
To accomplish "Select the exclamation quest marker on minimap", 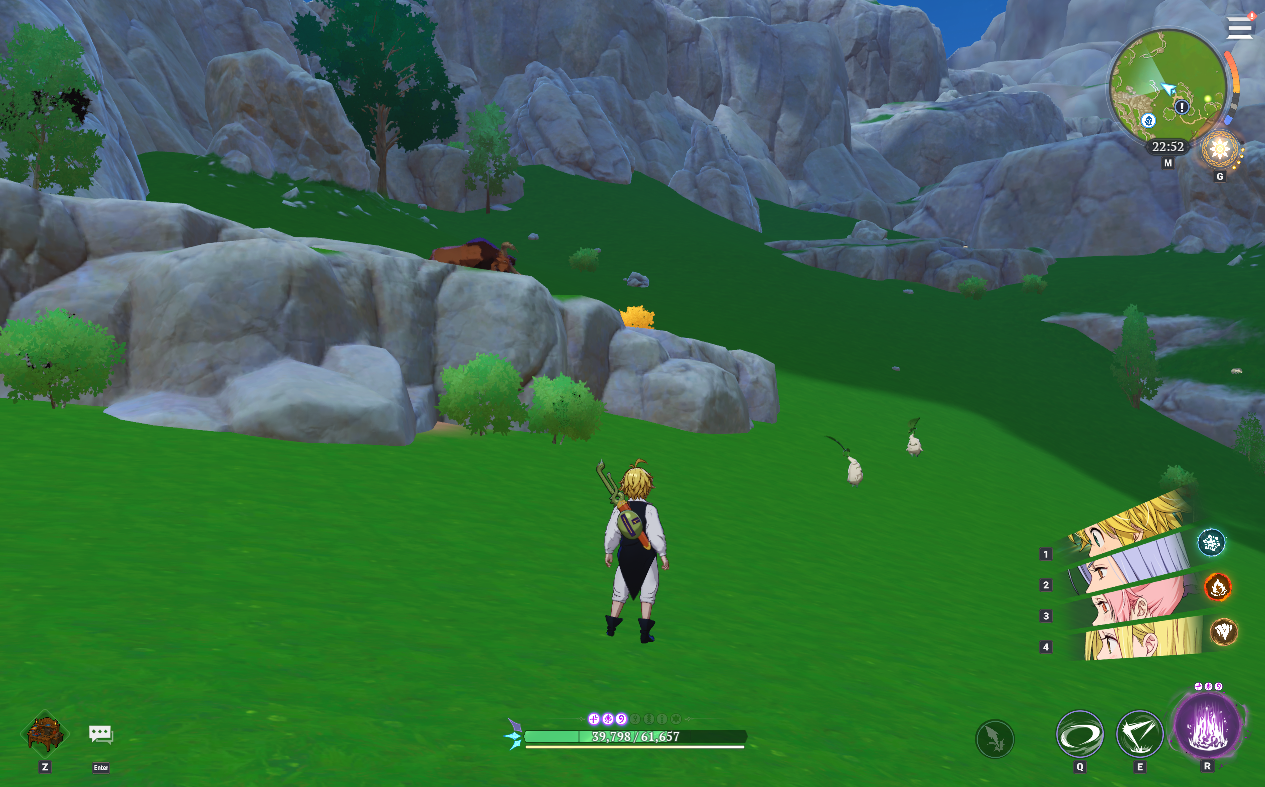I will 1182,106.
